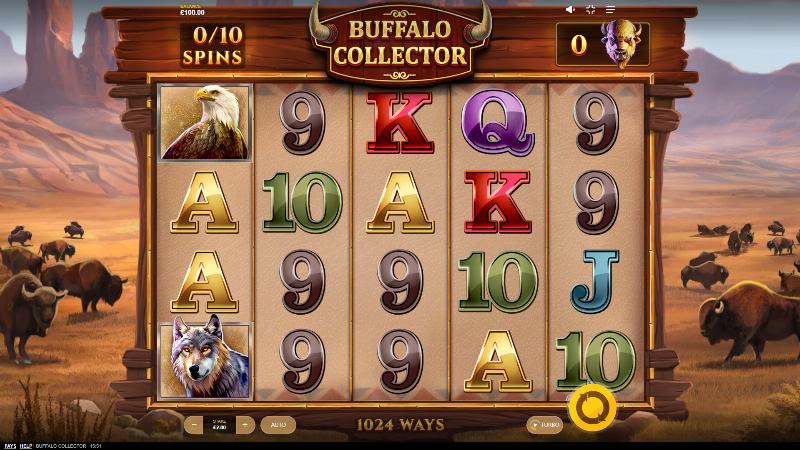The height and width of the screenshot is (450, 800).
Task: Open the Pays paytable link
Action: click(9, 445)
